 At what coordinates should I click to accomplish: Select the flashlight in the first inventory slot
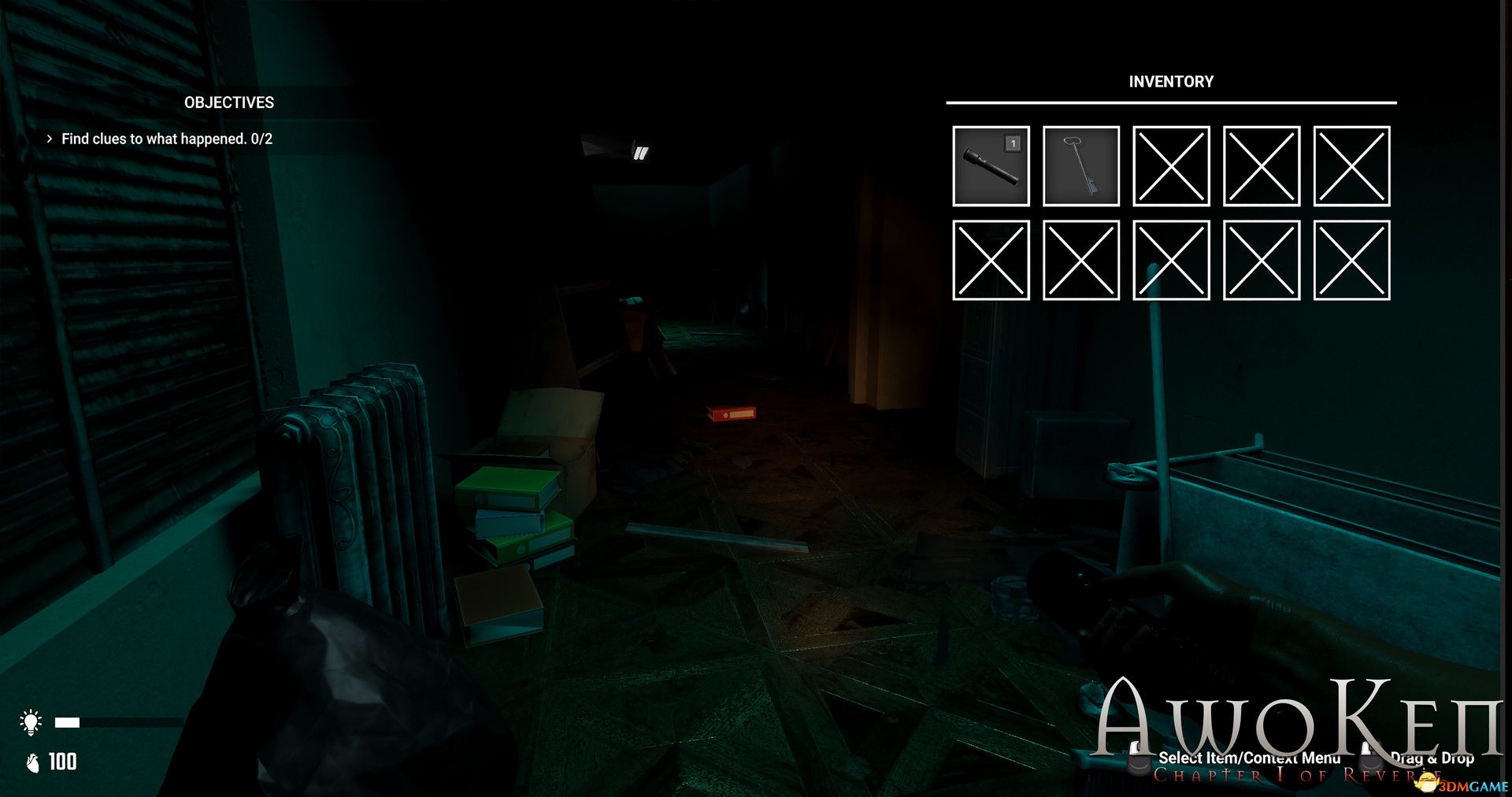click(992, 167)
